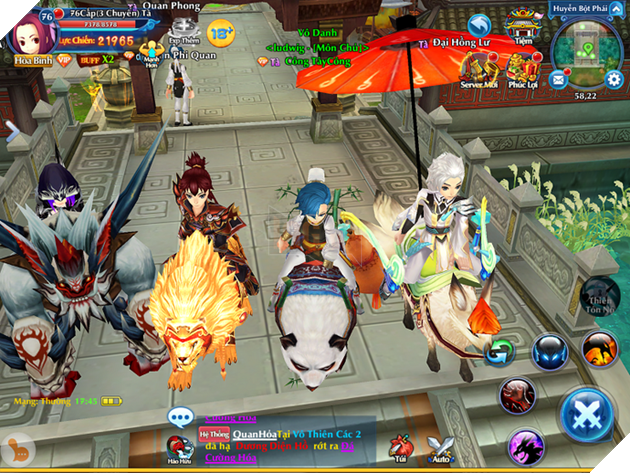Open the chat speech bubble
The width and height of the screenshot is (630, 473).
tap(181, 417)
